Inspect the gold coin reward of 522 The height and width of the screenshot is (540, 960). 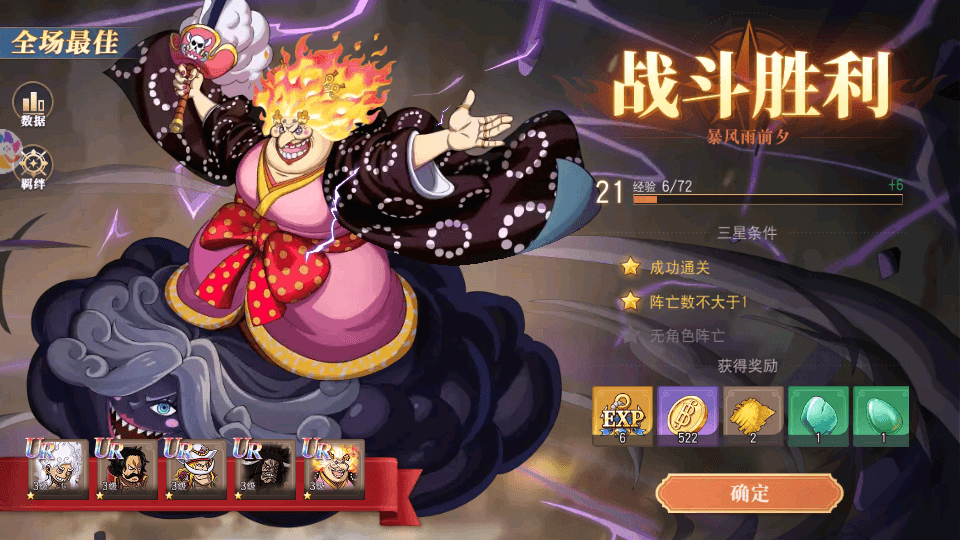click(687, 416)
